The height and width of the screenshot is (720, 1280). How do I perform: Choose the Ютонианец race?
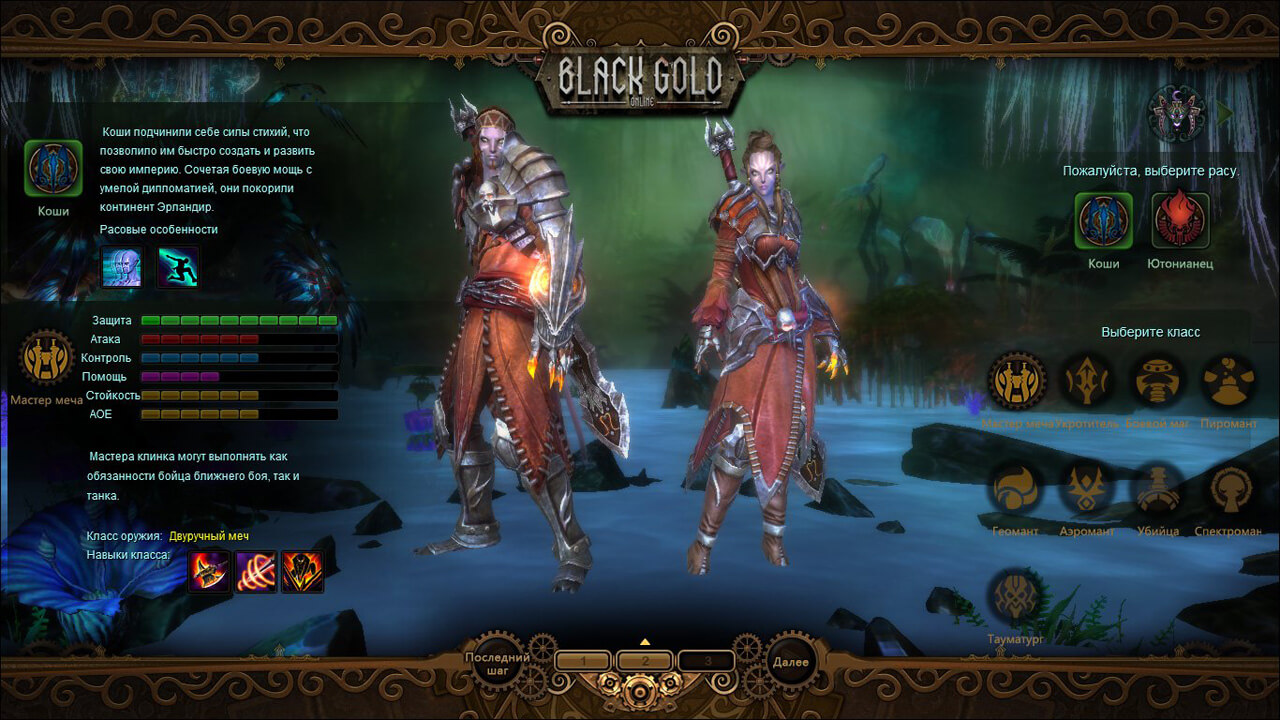[1180, 220]
